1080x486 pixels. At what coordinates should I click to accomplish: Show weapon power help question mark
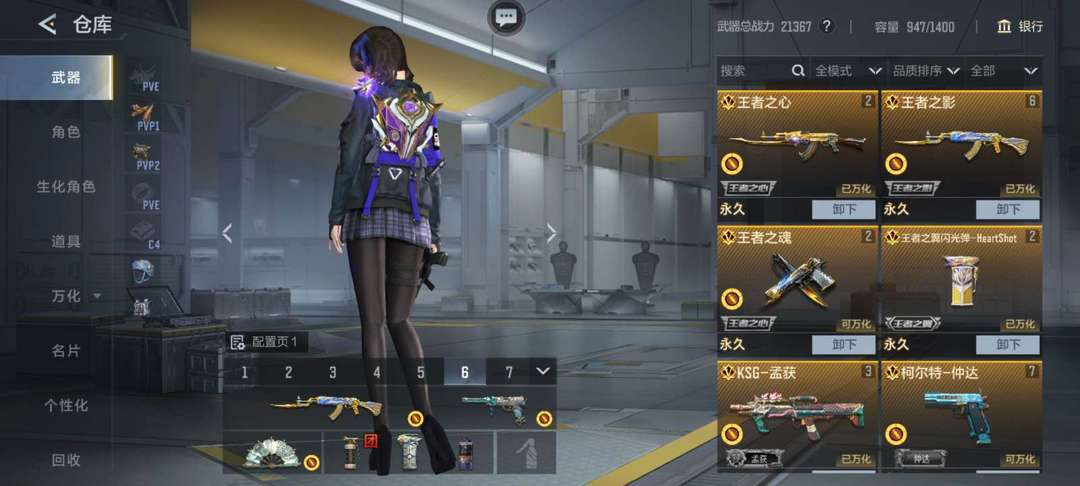(826, 26)
